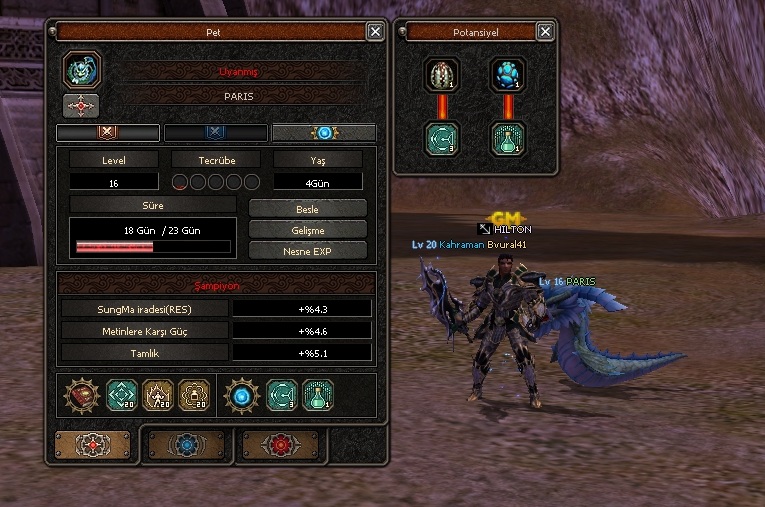Viewport: 765px width, 507px height.
Task: Feed the pet with the Besle button
Action: [307, 209]
